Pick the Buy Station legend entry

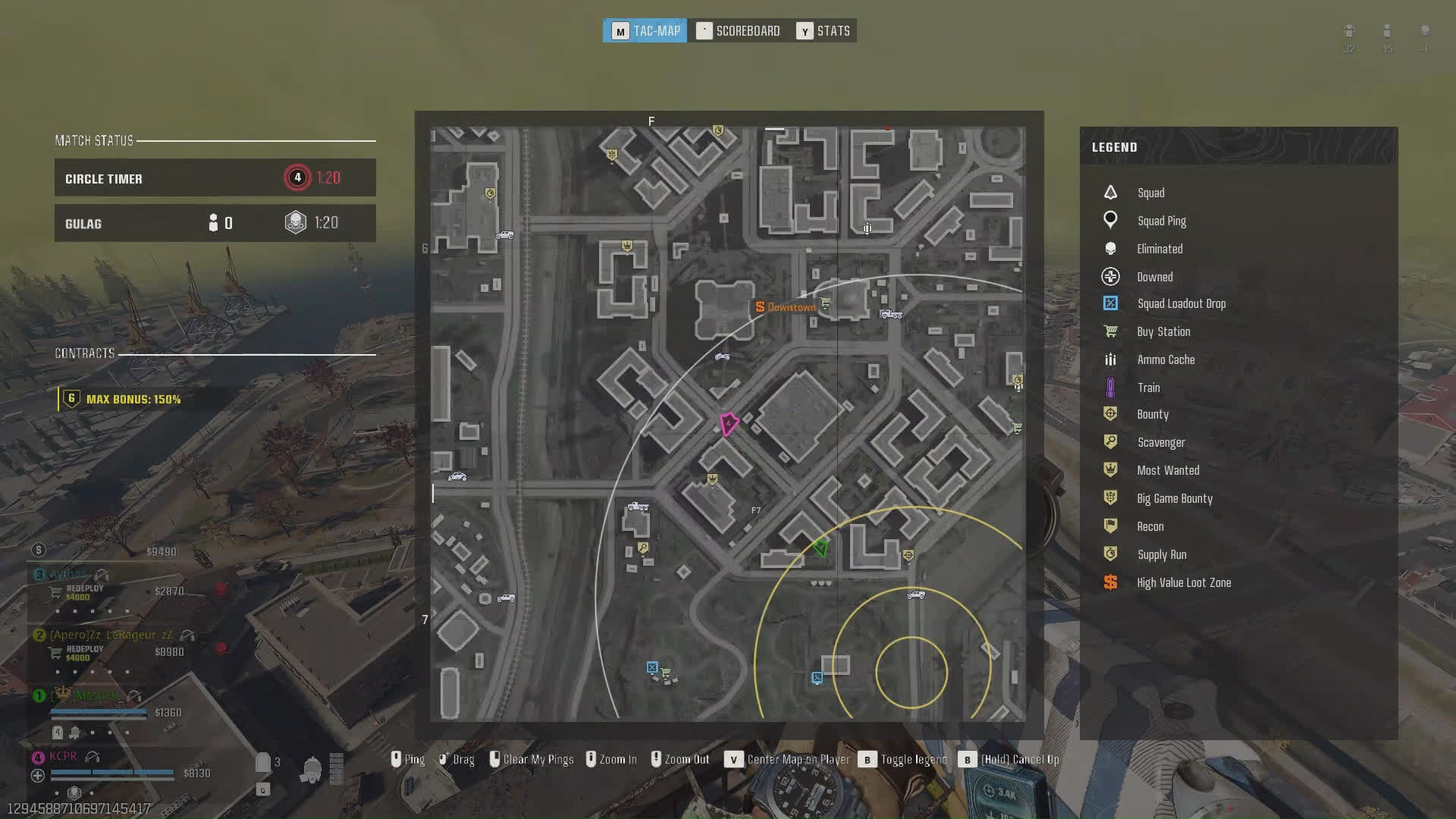tap(1163, 331)
